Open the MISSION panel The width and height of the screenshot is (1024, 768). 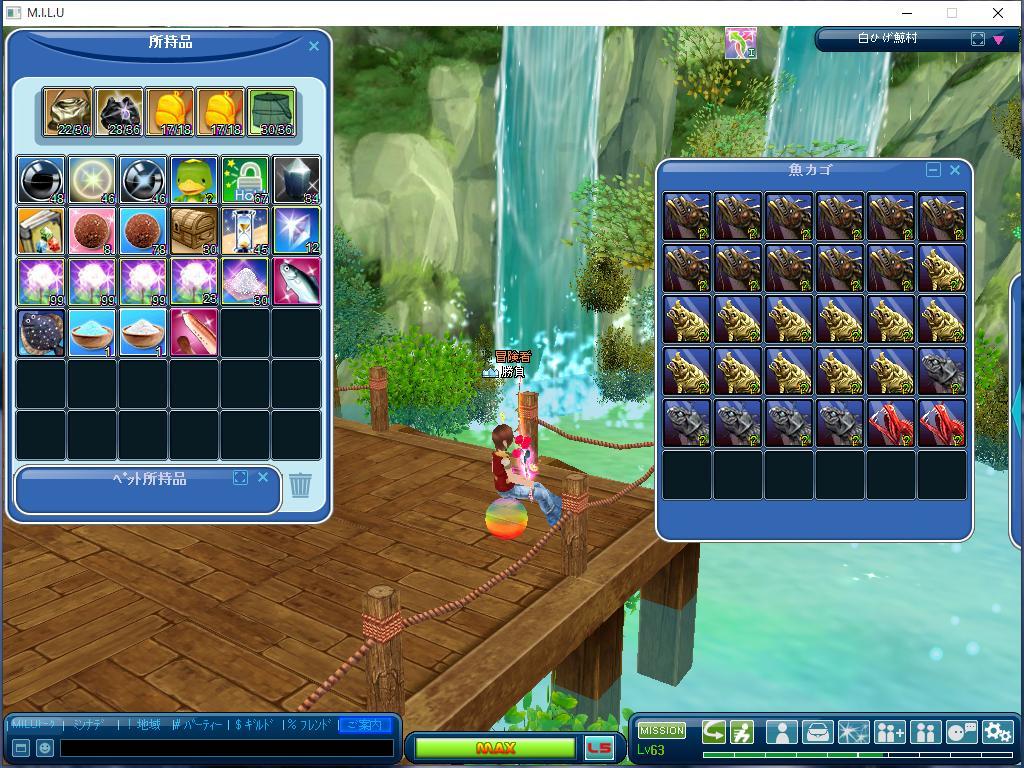point(662,731)
